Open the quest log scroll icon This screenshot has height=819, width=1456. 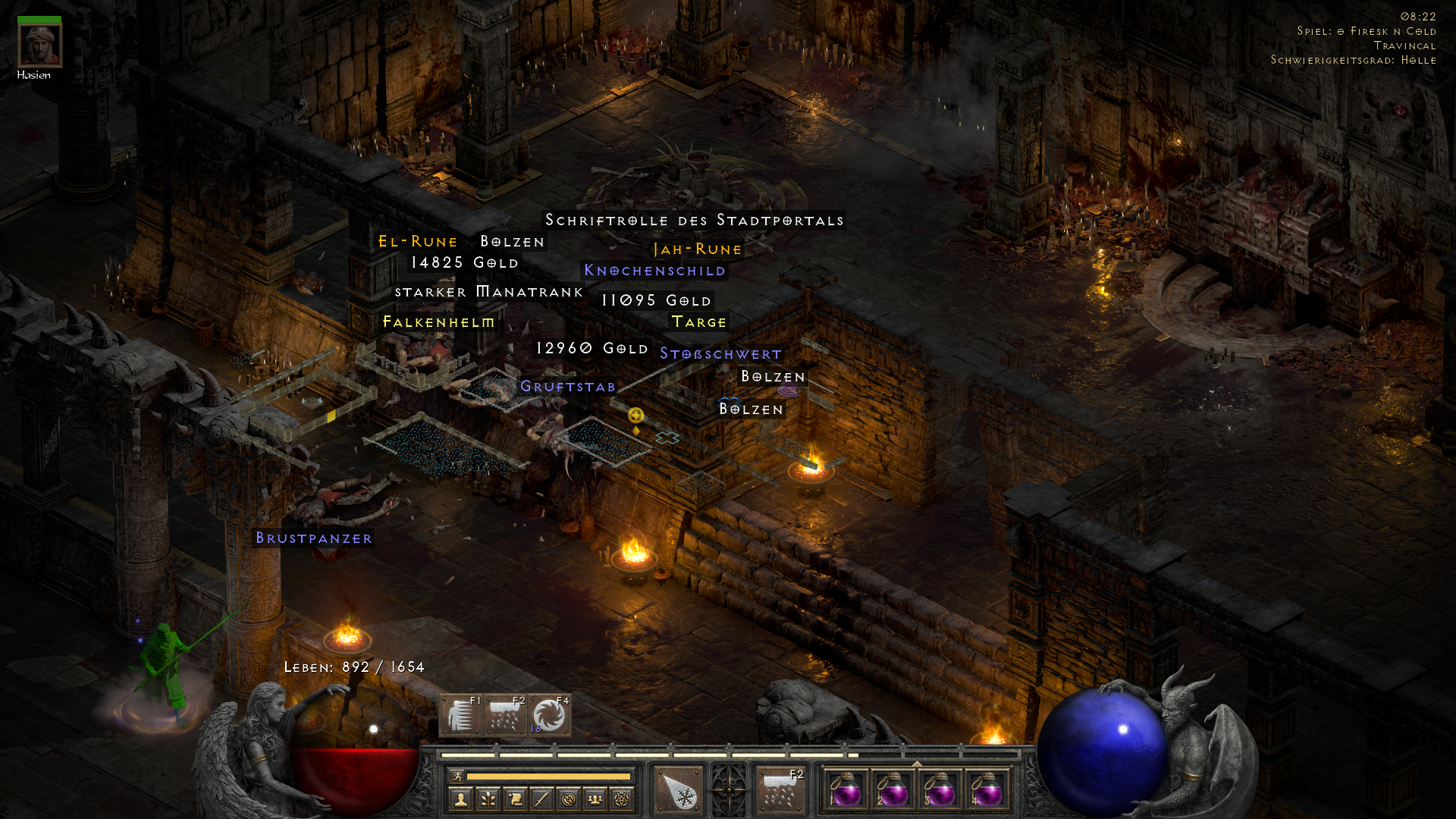(516, 798)
